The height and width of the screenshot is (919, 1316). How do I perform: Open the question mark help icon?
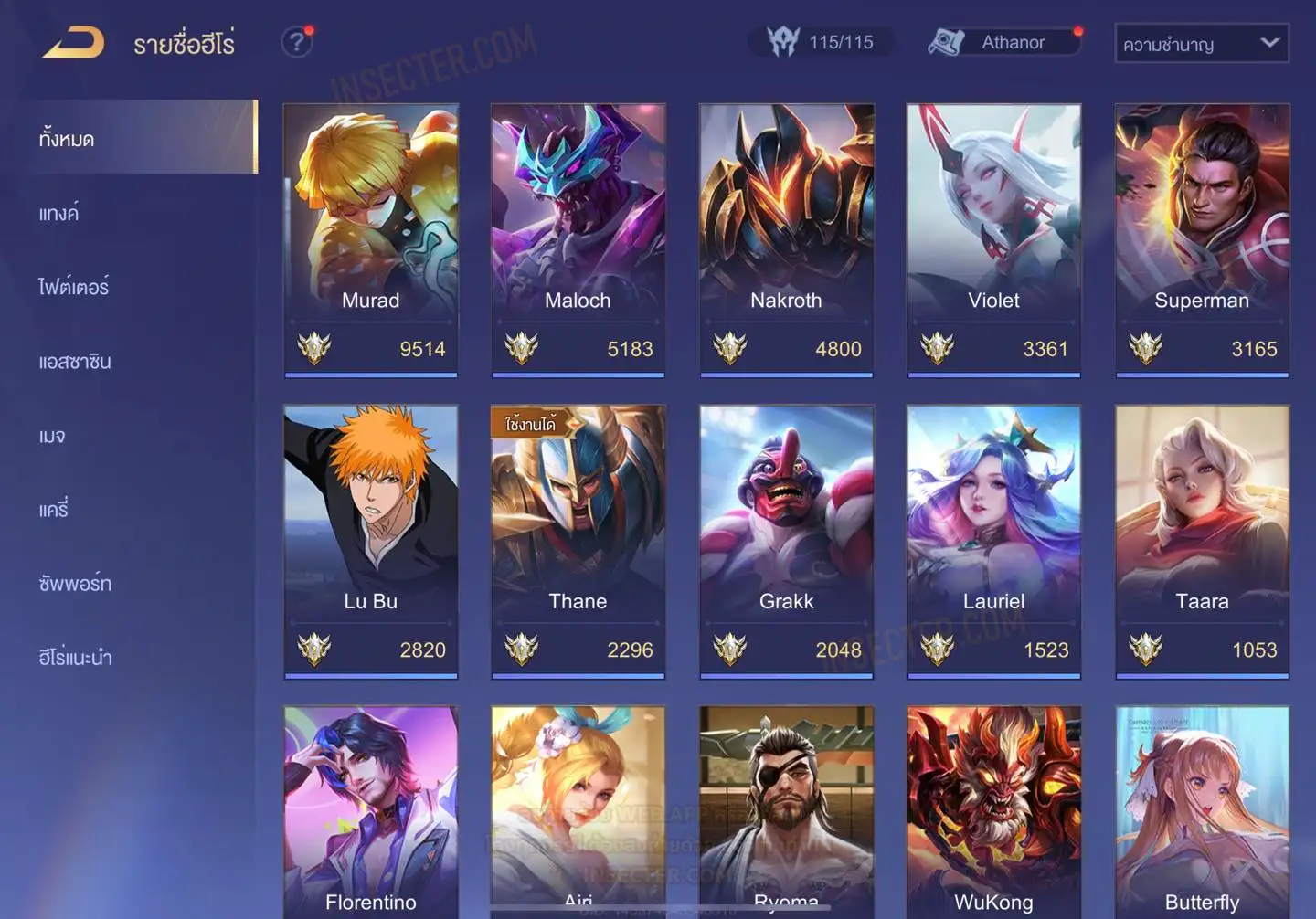coord(296,42)
